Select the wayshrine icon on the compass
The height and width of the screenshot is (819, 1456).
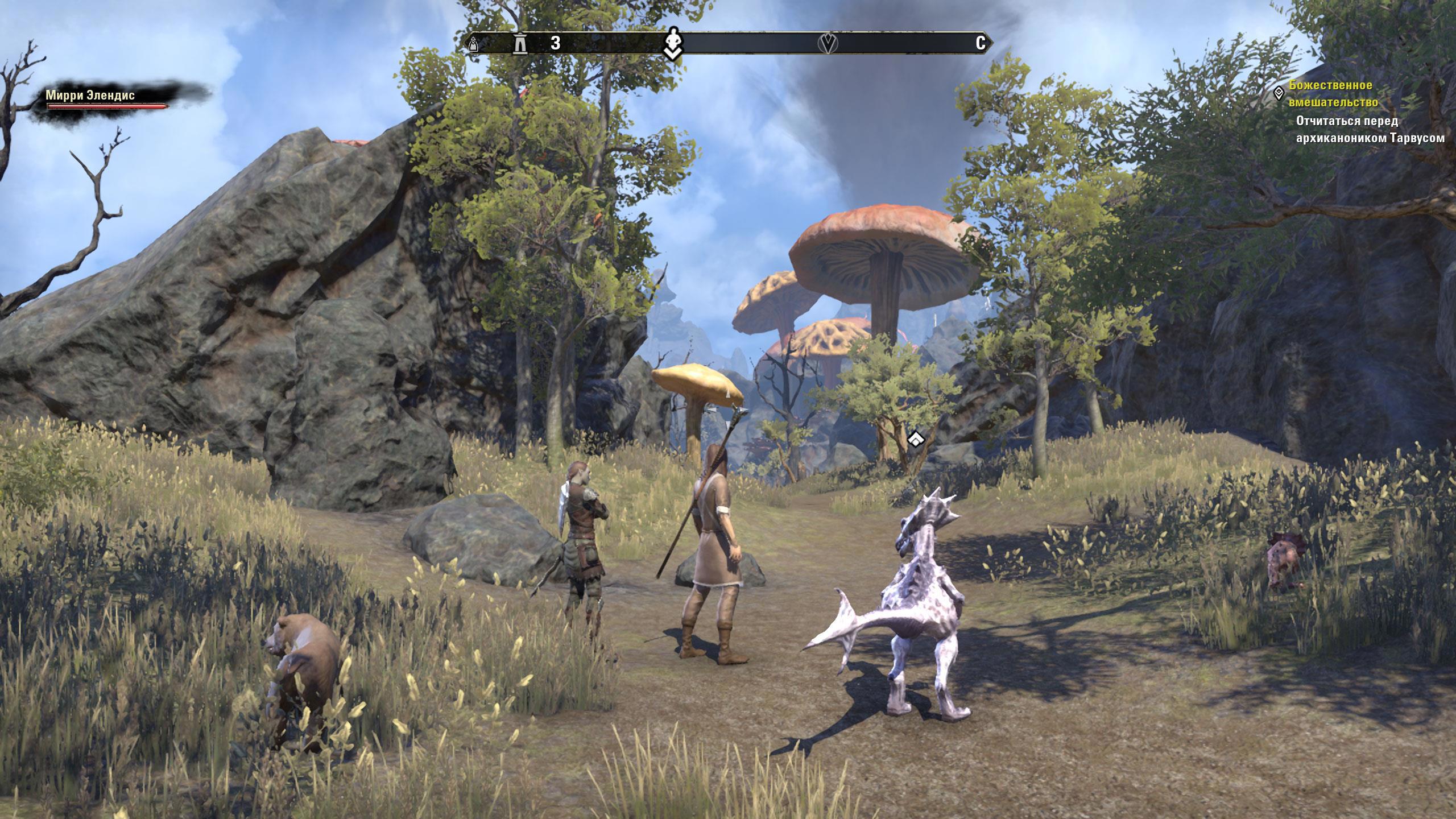click(x=519, y=44)
